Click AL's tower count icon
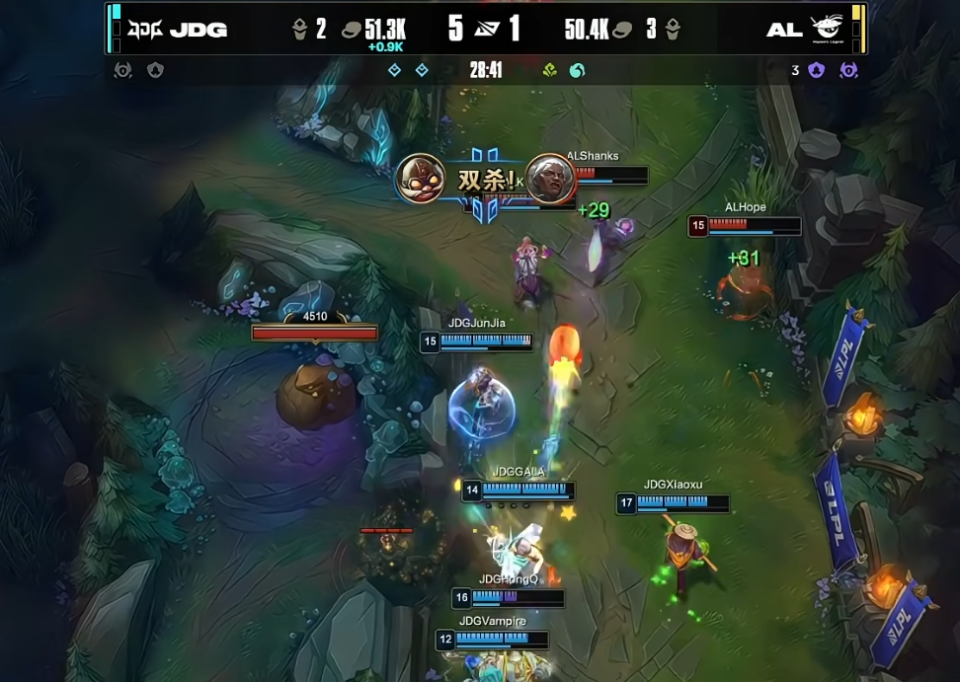The image size is (960, 682). pos(672,29)
